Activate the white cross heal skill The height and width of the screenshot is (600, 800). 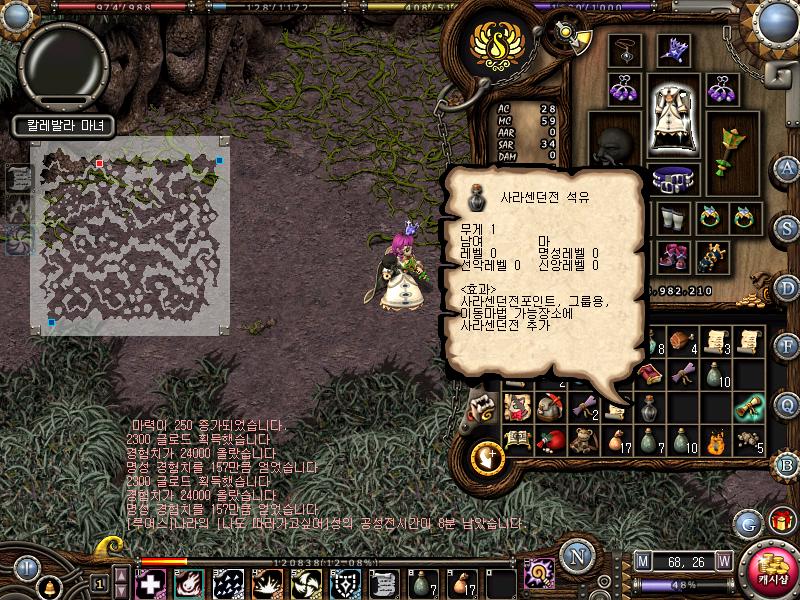tap(151, 583)
